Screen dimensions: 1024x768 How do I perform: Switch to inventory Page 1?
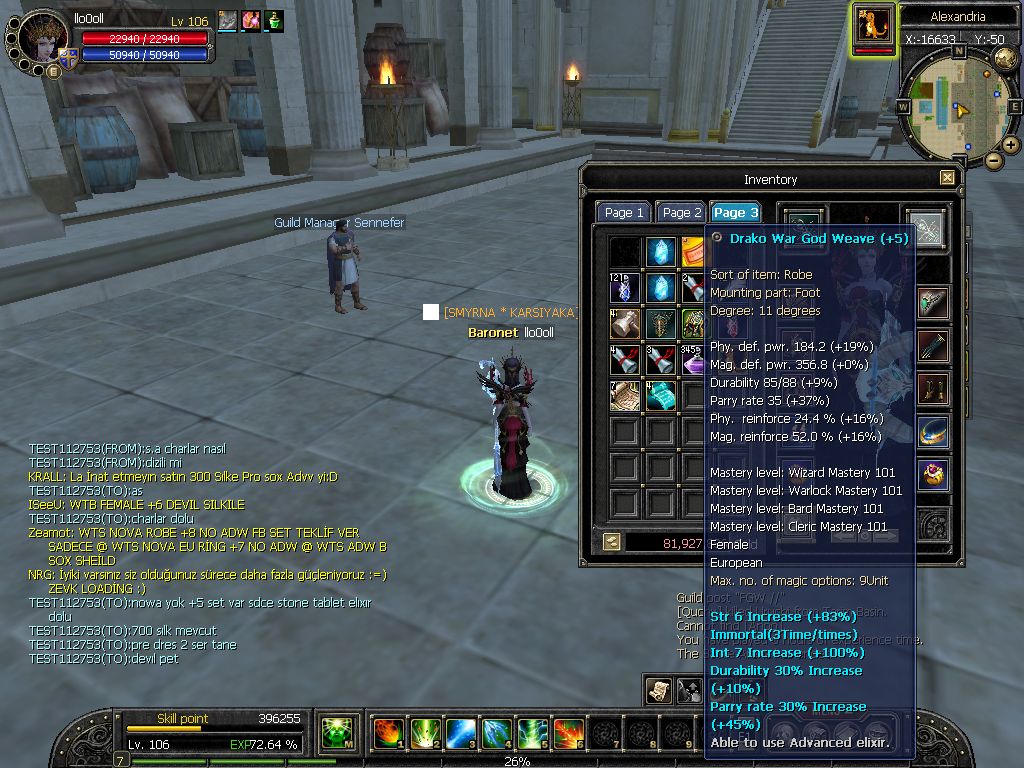tap(624, 213)
